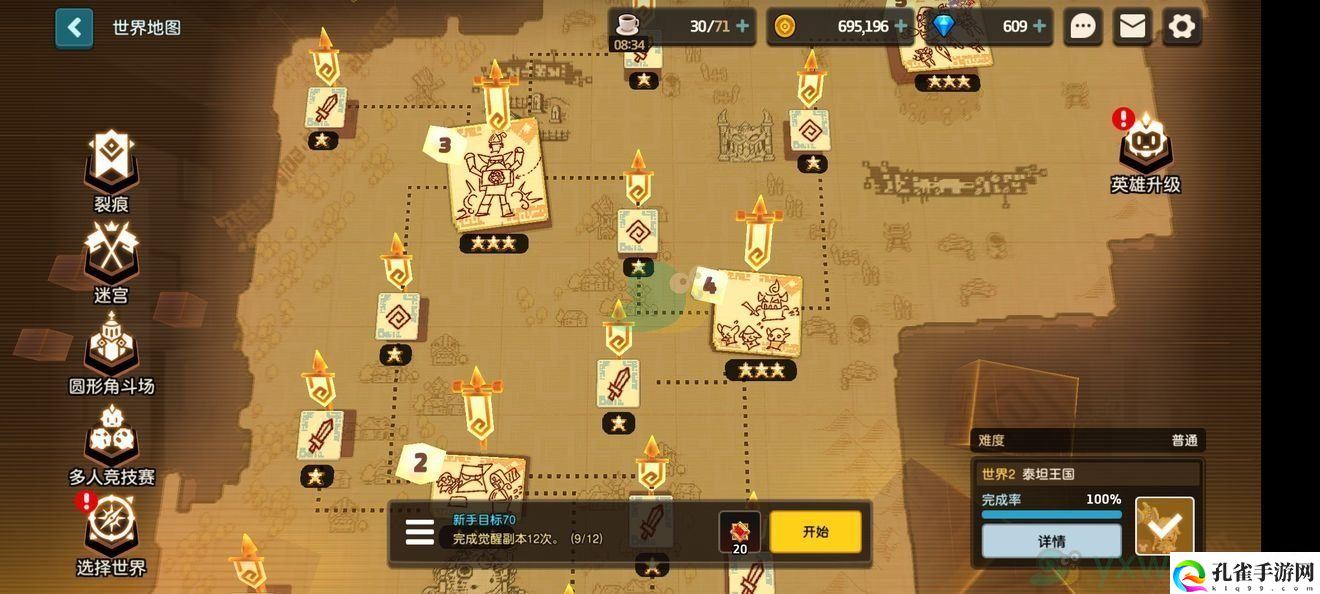Open the mailbox envelope icon
The width and height of the screenshot is (1320, 594).
coord(1132,27)
